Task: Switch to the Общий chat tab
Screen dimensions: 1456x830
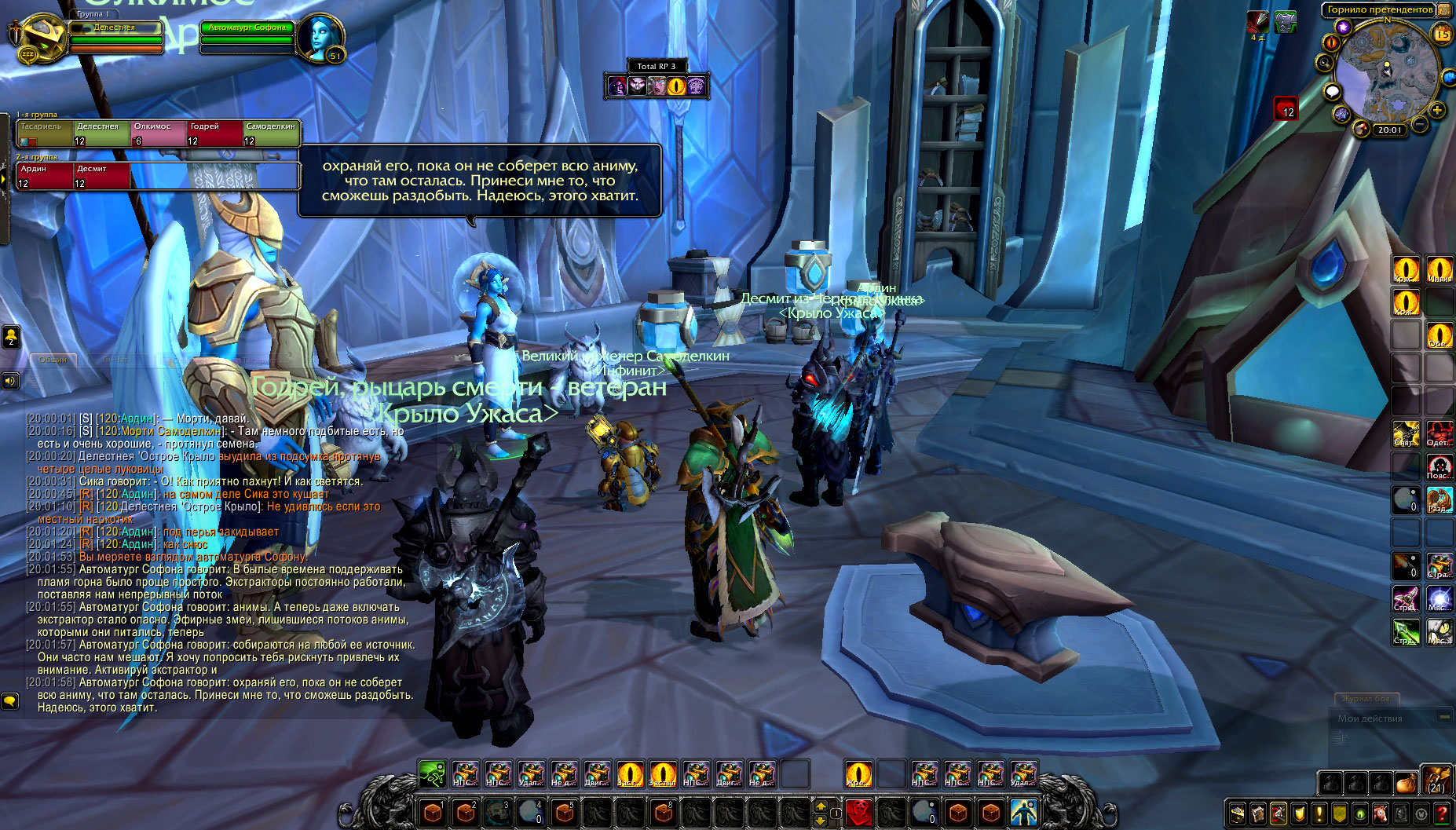Action: [x=53, y=360]
